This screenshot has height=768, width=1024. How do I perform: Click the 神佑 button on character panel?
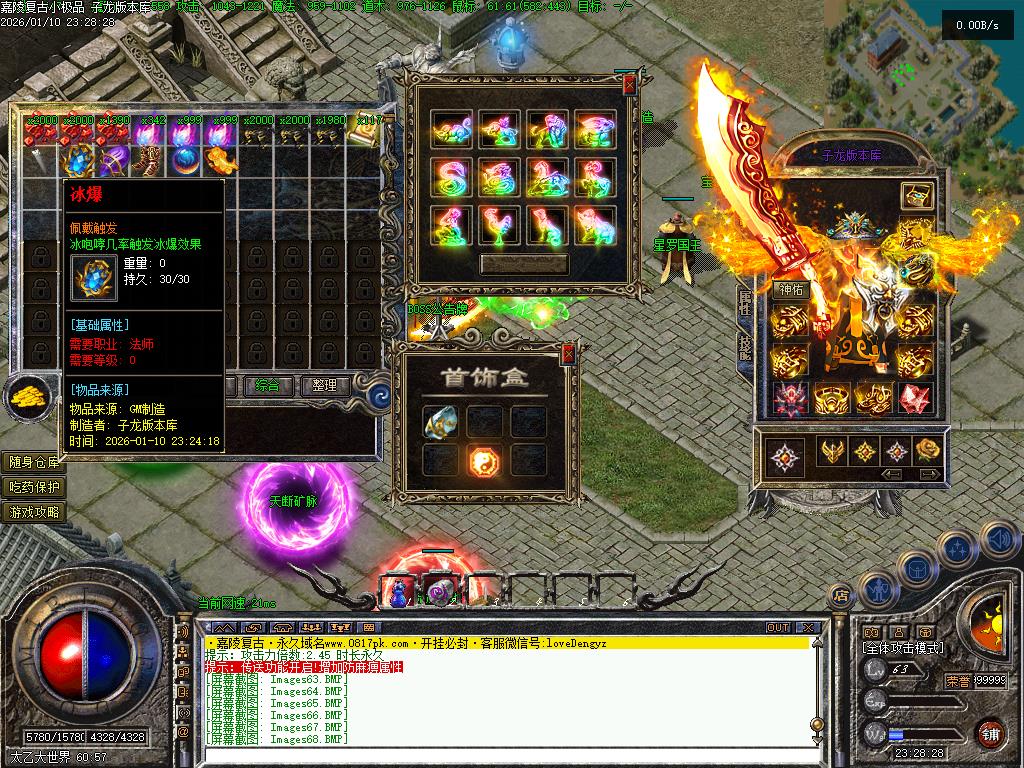click(x=792, y=290)
